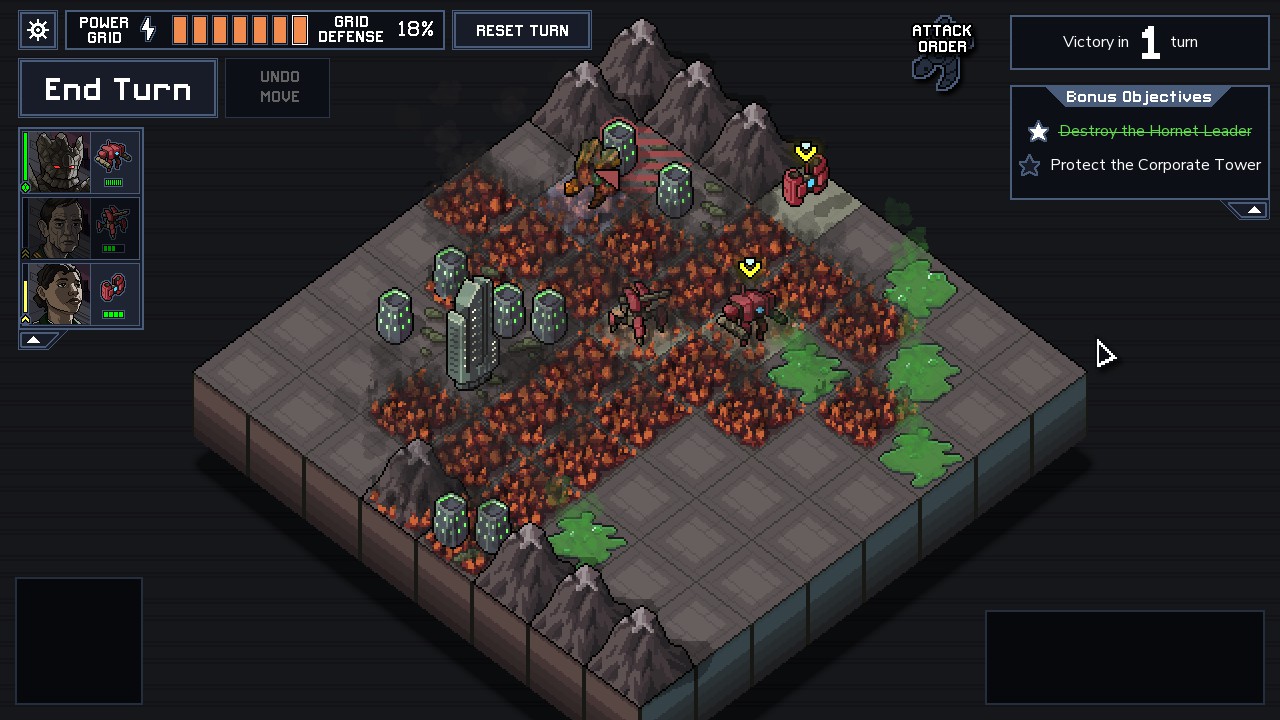This screenshot has height=720, width=1280.
Task: Open the gear settings menu
Action: pos(38,30)
